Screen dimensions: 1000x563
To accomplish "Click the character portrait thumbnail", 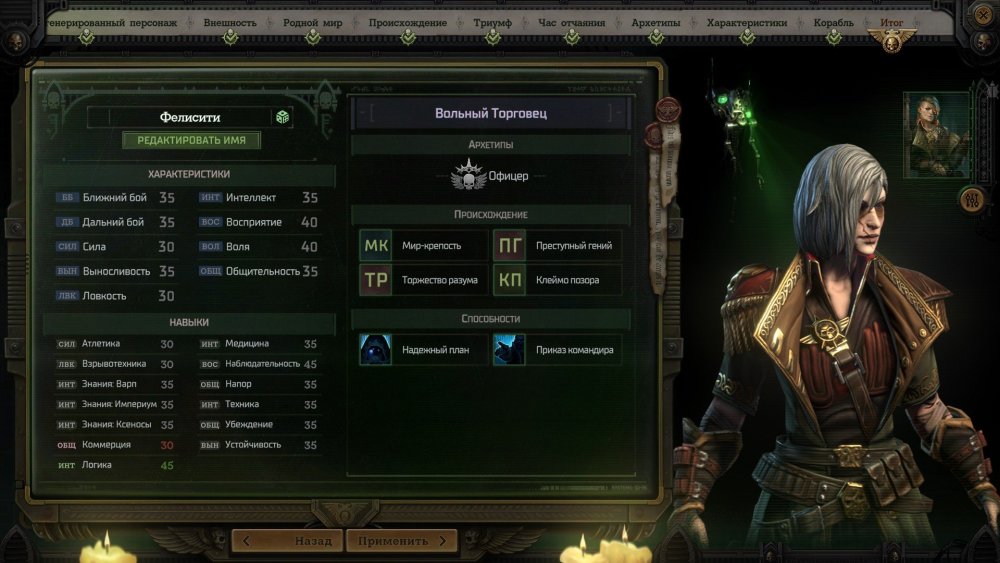I will click(937, 134).
